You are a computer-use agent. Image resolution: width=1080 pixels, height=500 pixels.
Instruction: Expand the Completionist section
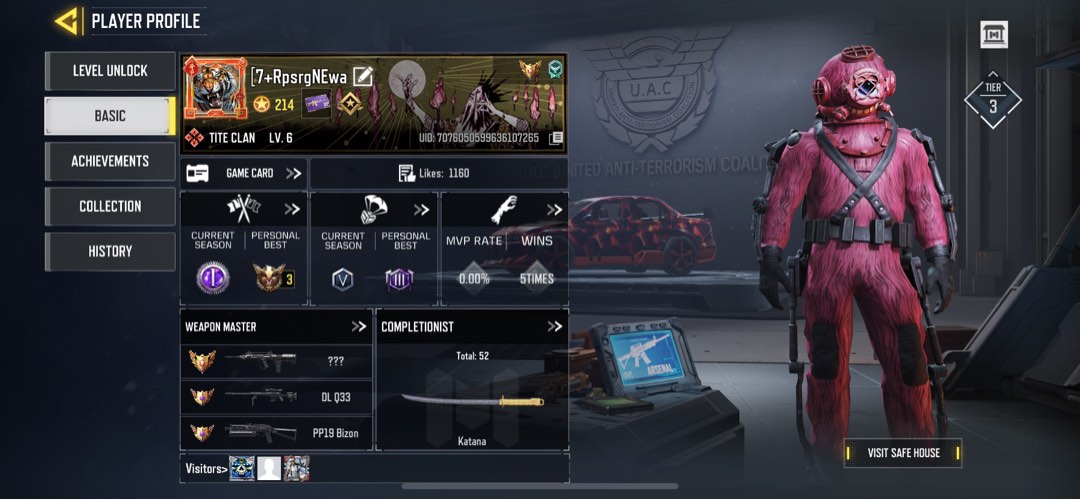pyautogui.click(x=555, y=326)
